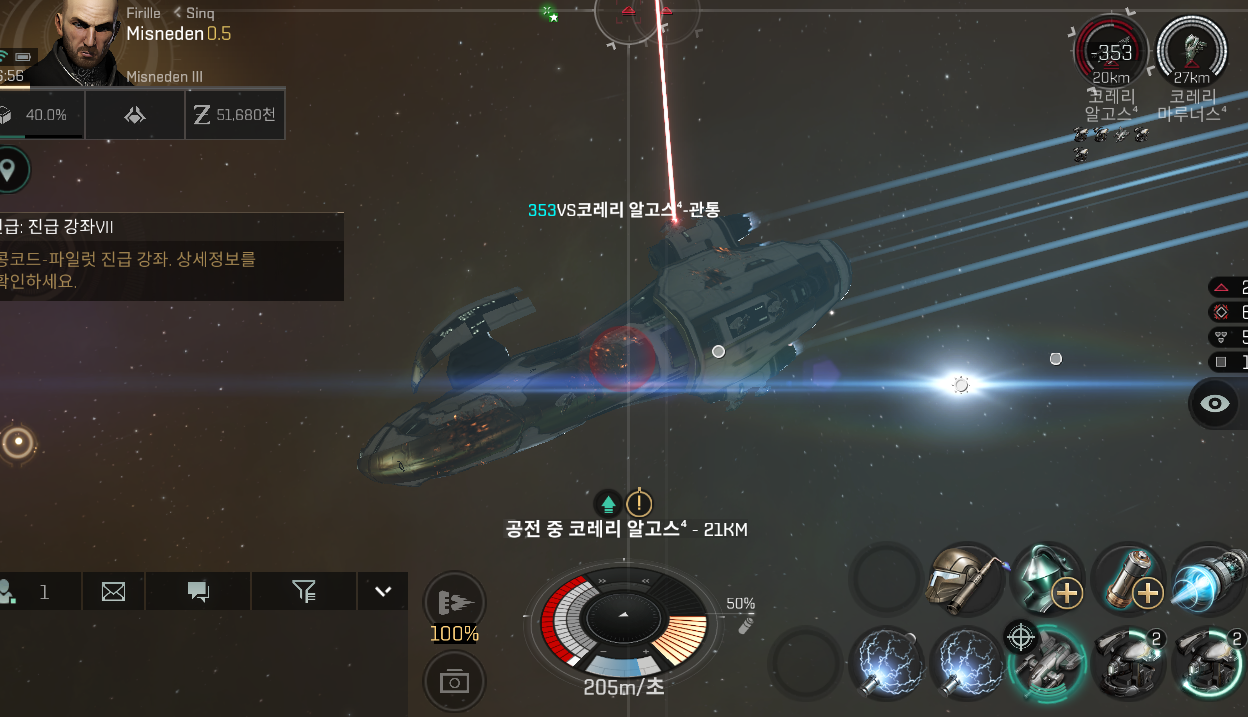Open the chat bubbles icon
This screenshot has width=1248, height=717.
click(198, 592)
